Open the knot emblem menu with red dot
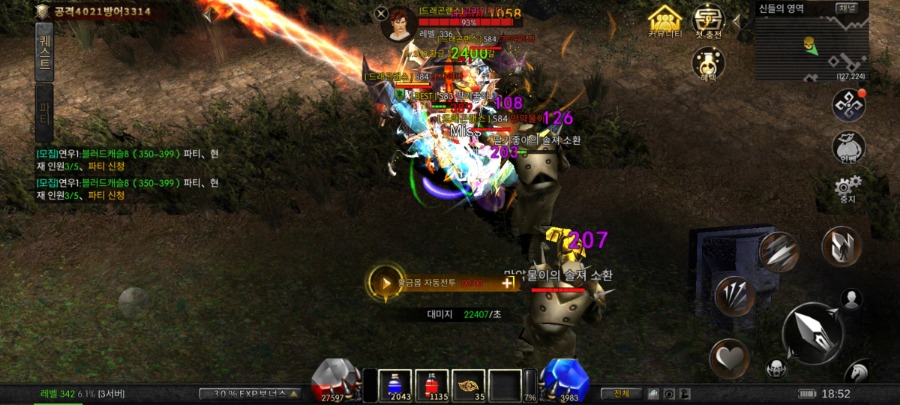This screenshot has width=900, height=405. click(848, 105)
